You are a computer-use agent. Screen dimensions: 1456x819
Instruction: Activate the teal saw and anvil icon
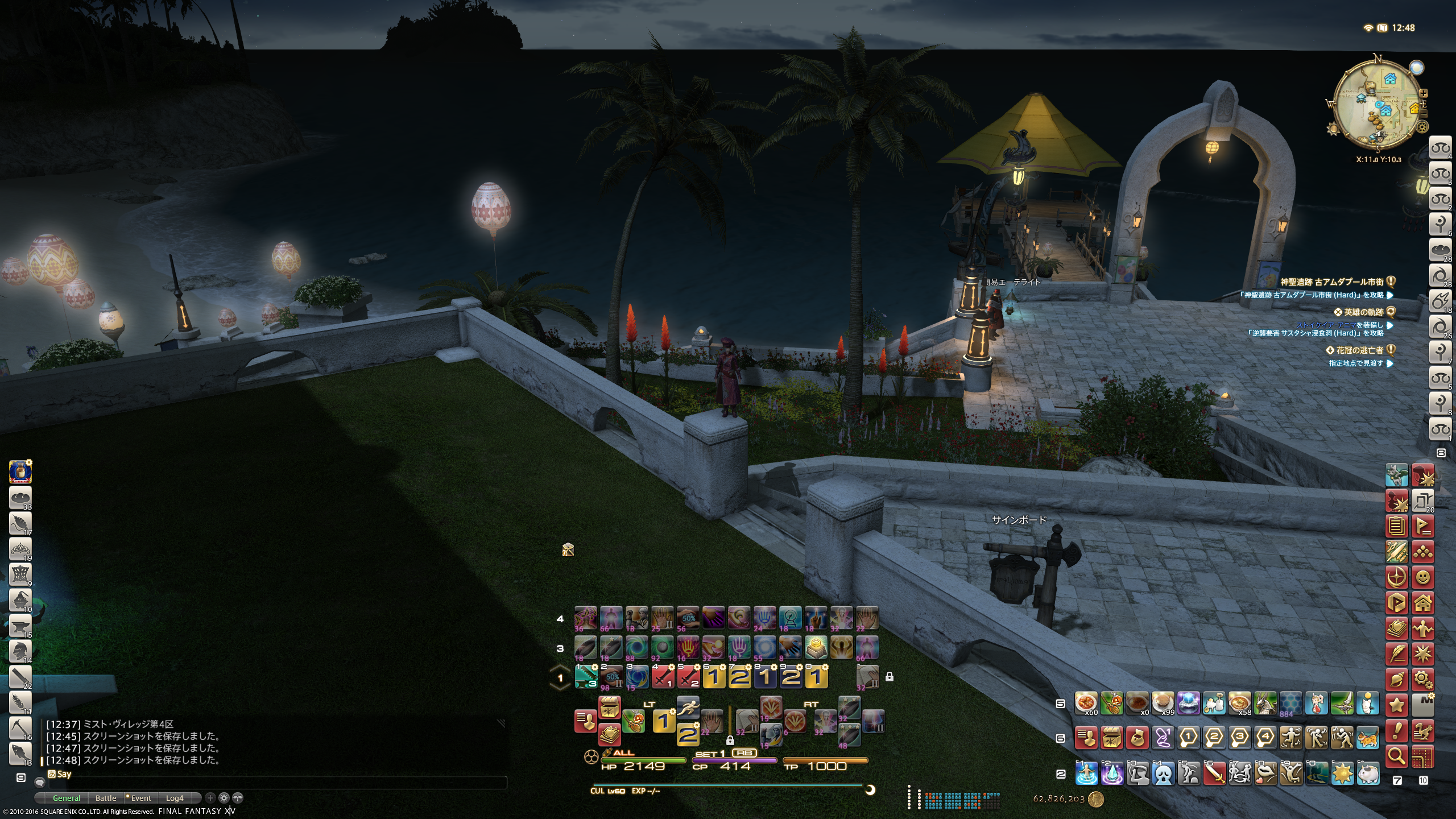(586, 677)
